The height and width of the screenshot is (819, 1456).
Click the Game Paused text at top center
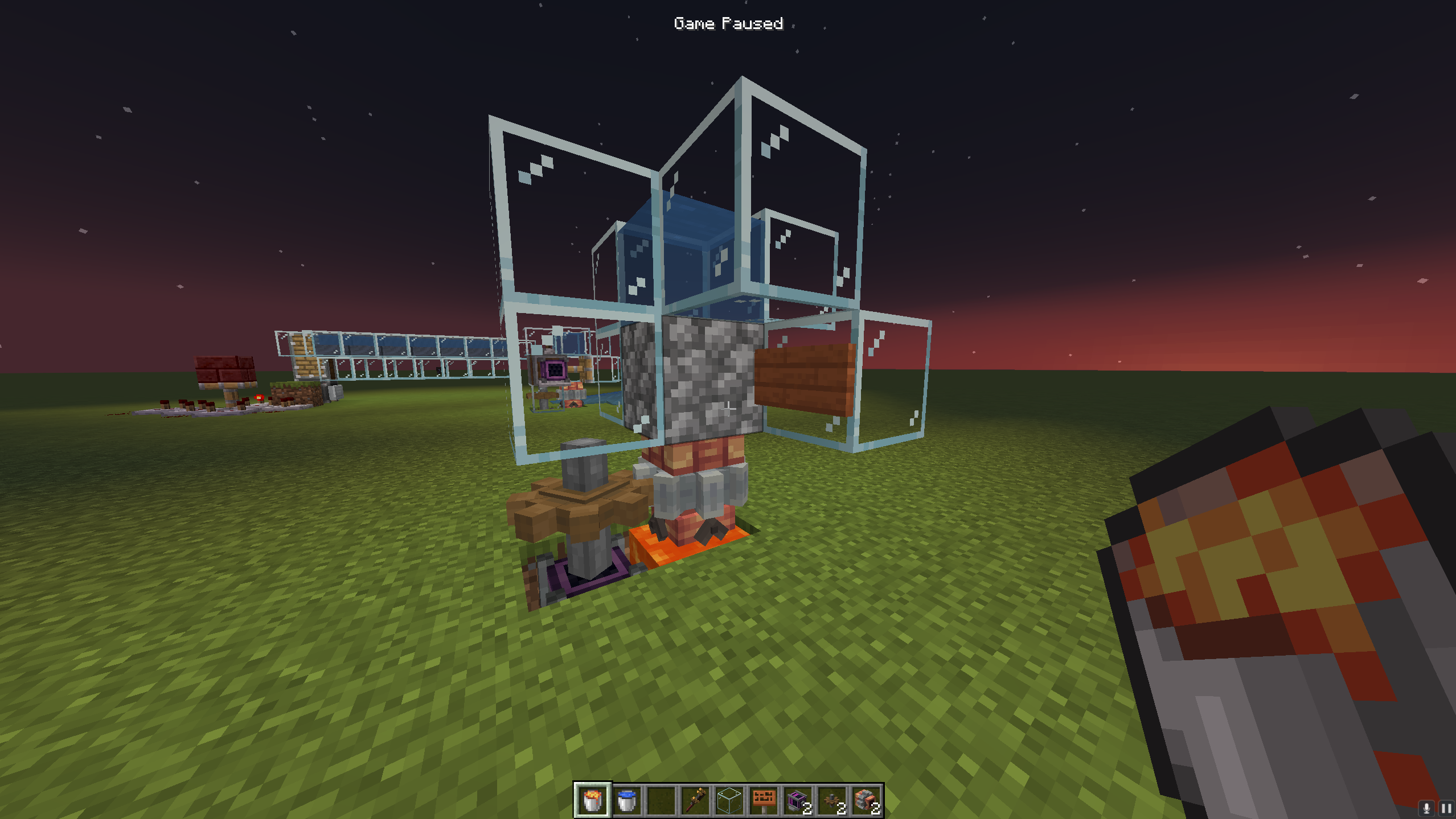coord(728,23)
